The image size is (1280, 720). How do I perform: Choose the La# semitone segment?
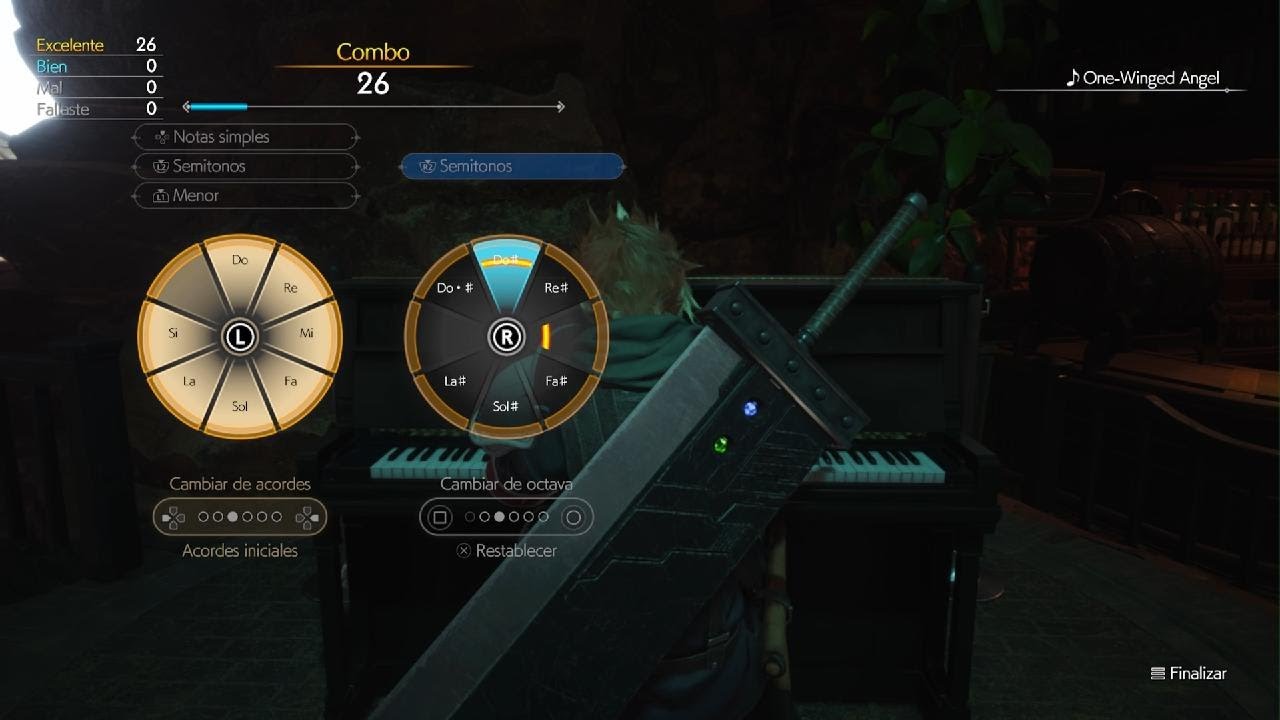pyautogui.click(x=456, y=381)
